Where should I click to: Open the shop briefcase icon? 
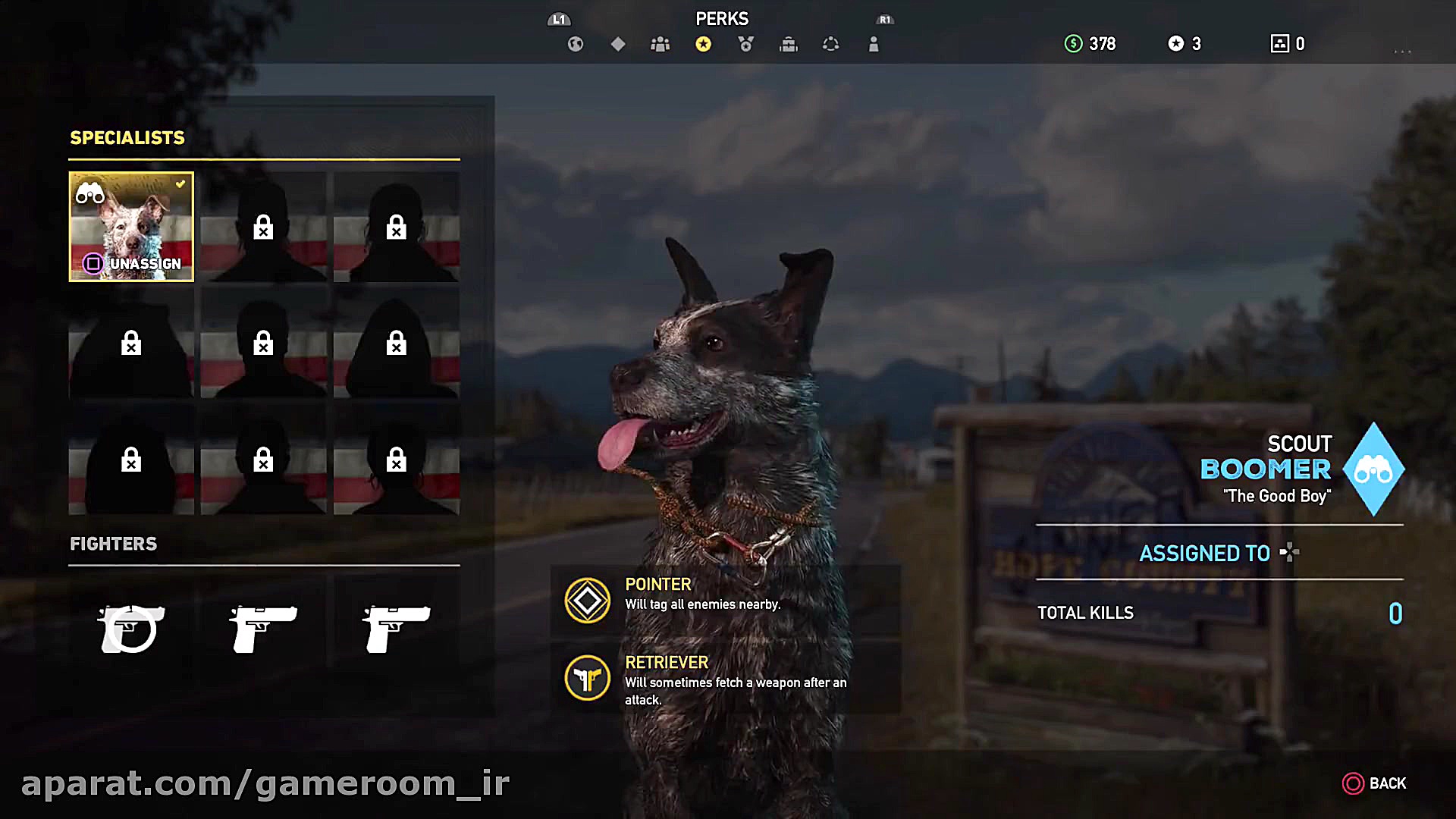(788, 44)
